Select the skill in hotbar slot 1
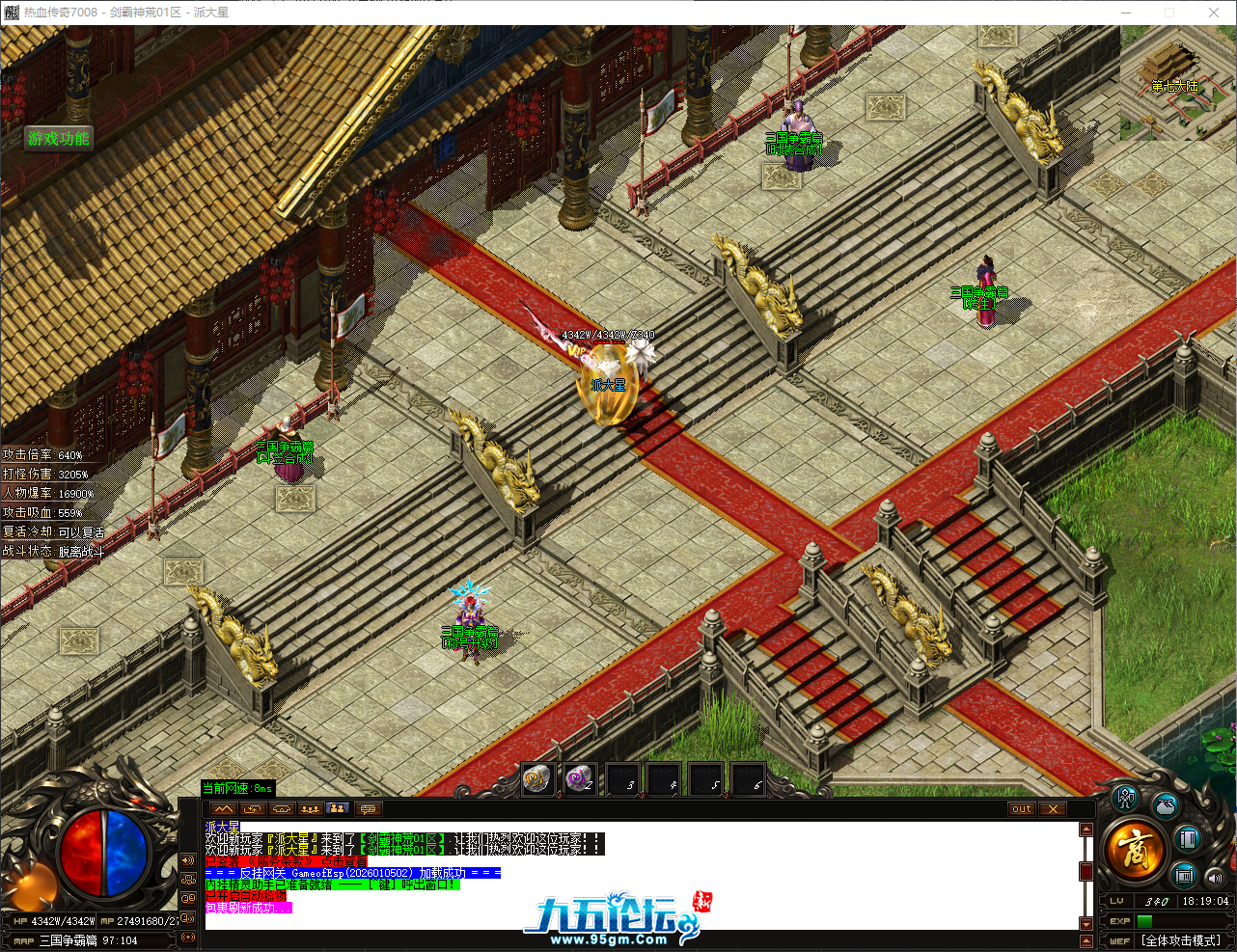This screenshot has width=1237, height=952. pyautogui.click(x=537, y=779)
